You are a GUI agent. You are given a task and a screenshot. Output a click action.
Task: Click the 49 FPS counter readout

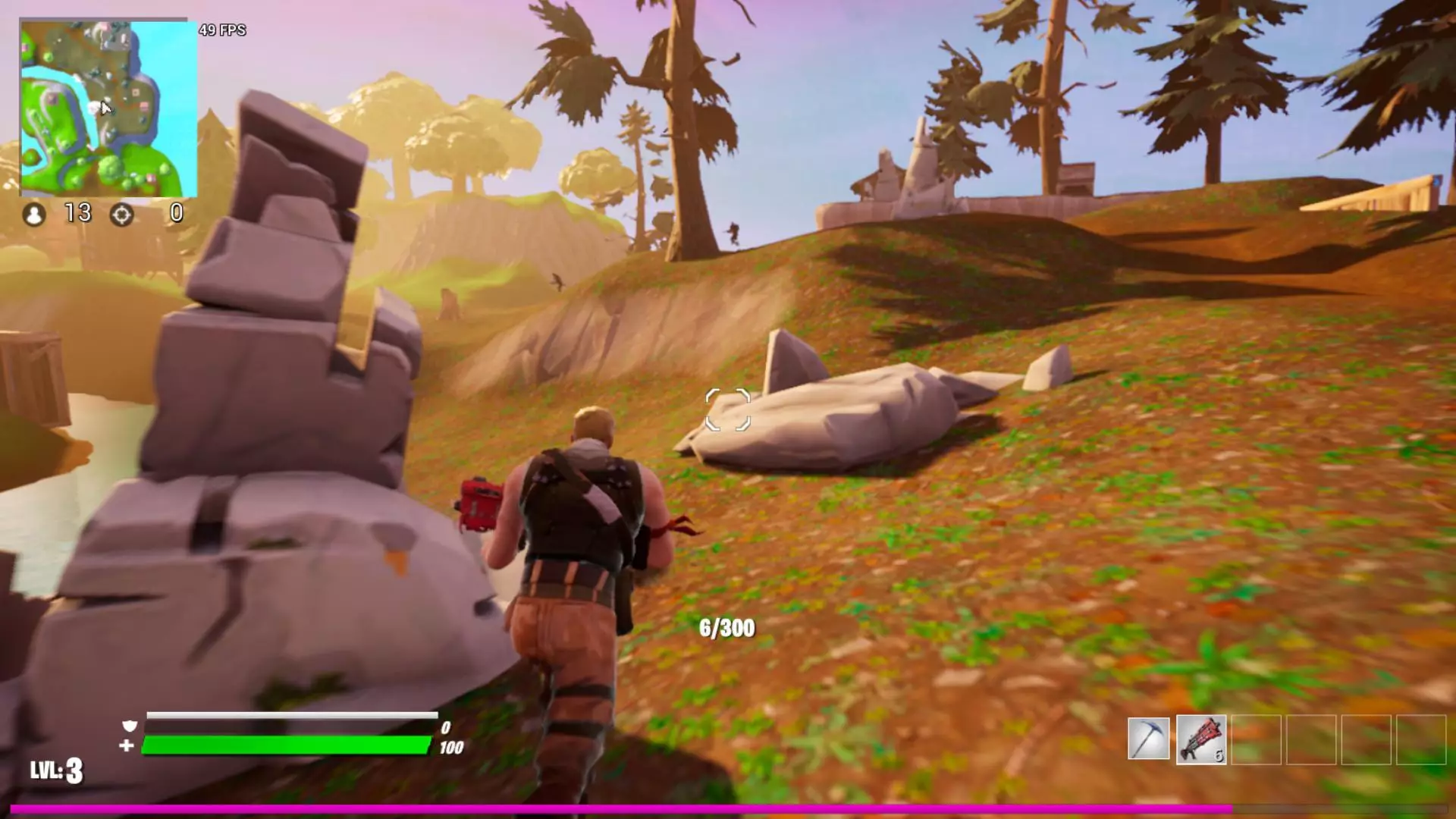pos(221,30)
